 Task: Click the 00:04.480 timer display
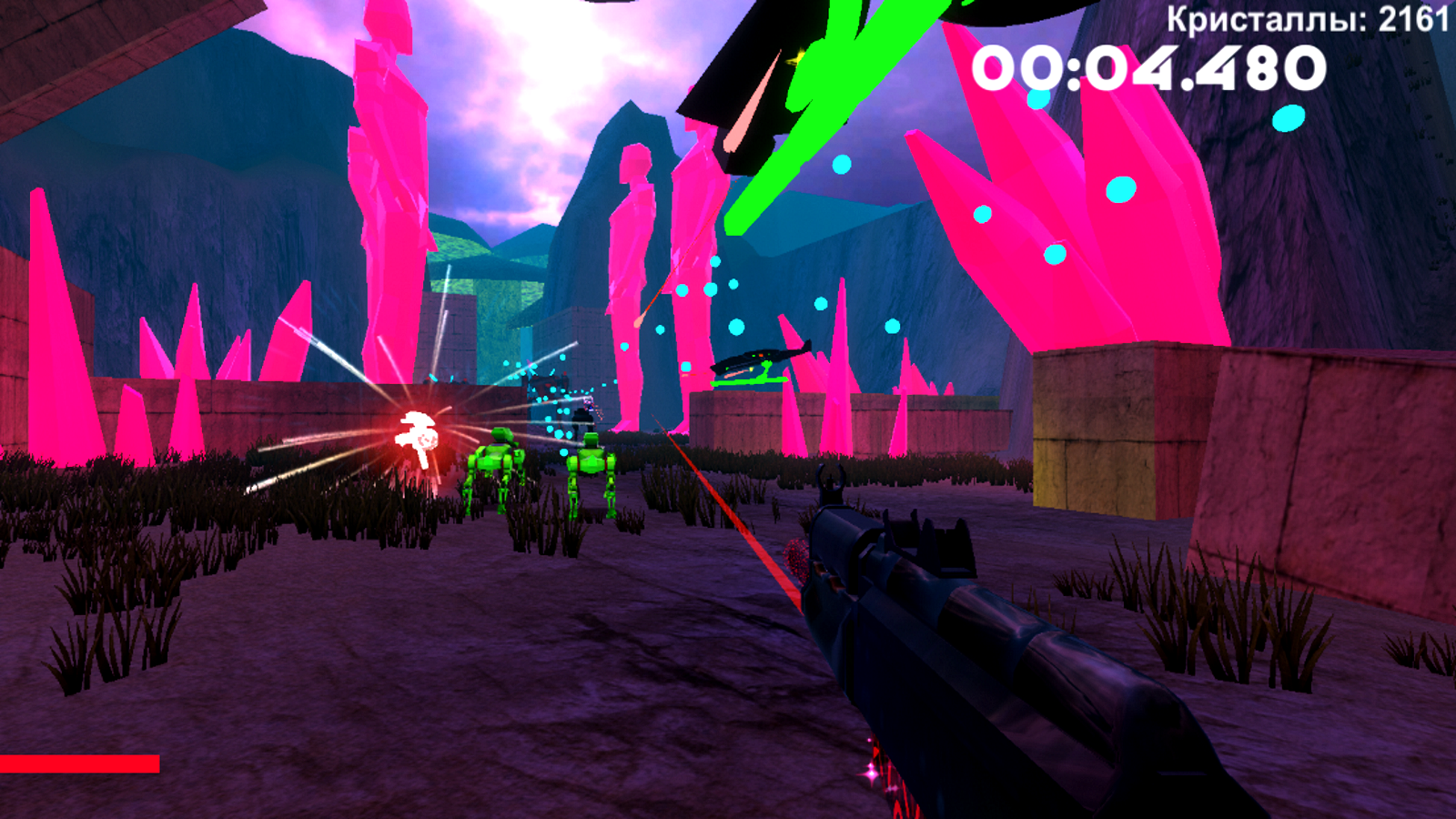1151,68
